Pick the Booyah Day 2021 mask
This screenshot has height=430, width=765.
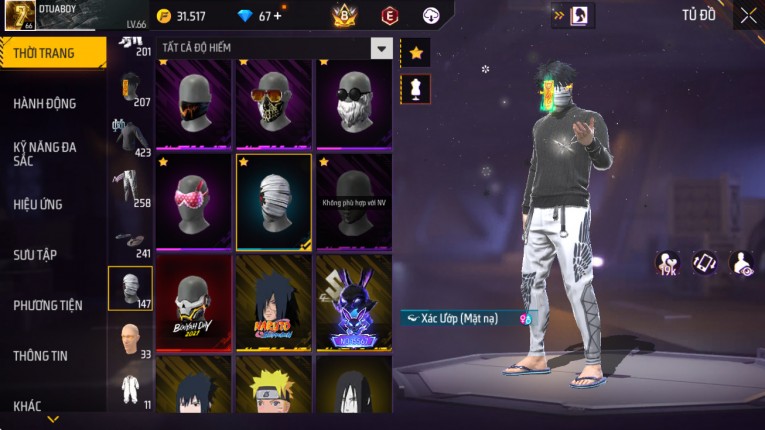(x=194, y=302)
